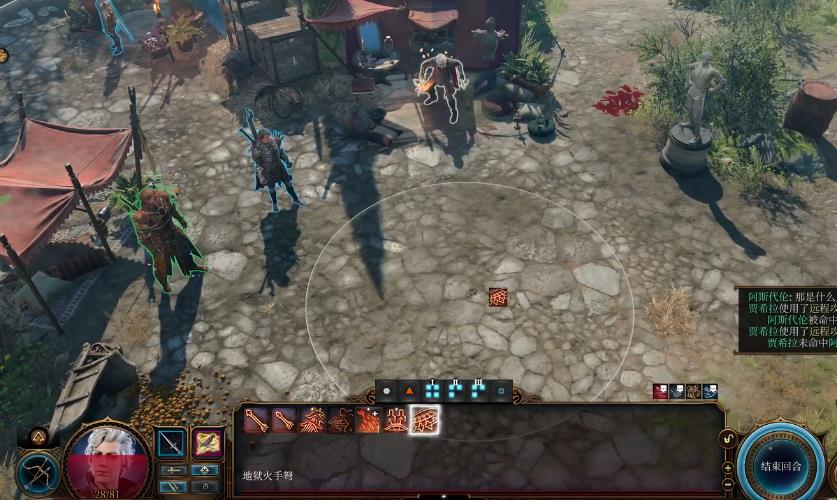Click the red condition icon above the hotbar

coord(660,391)
